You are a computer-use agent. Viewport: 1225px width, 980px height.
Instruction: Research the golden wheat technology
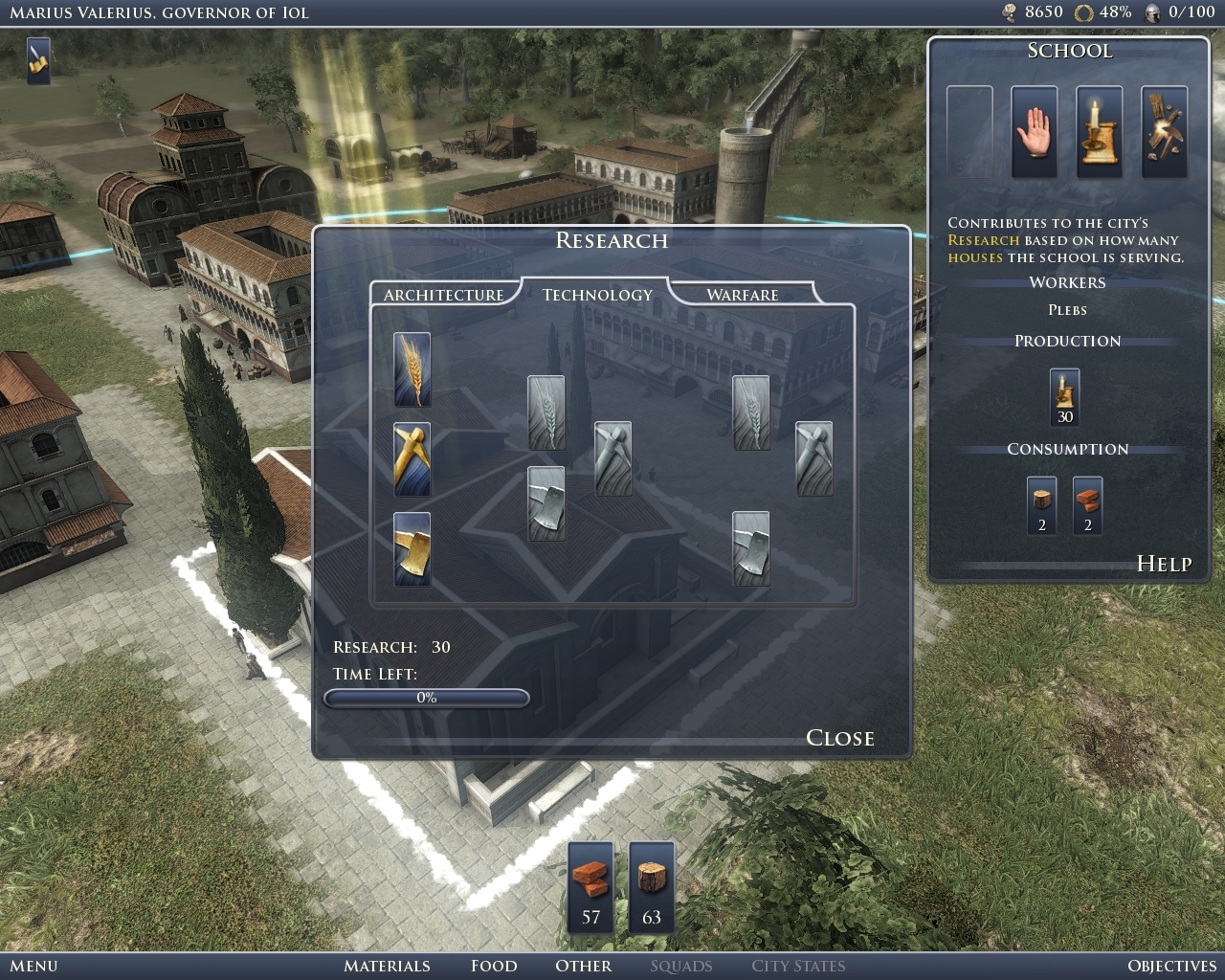pos(412,369)
